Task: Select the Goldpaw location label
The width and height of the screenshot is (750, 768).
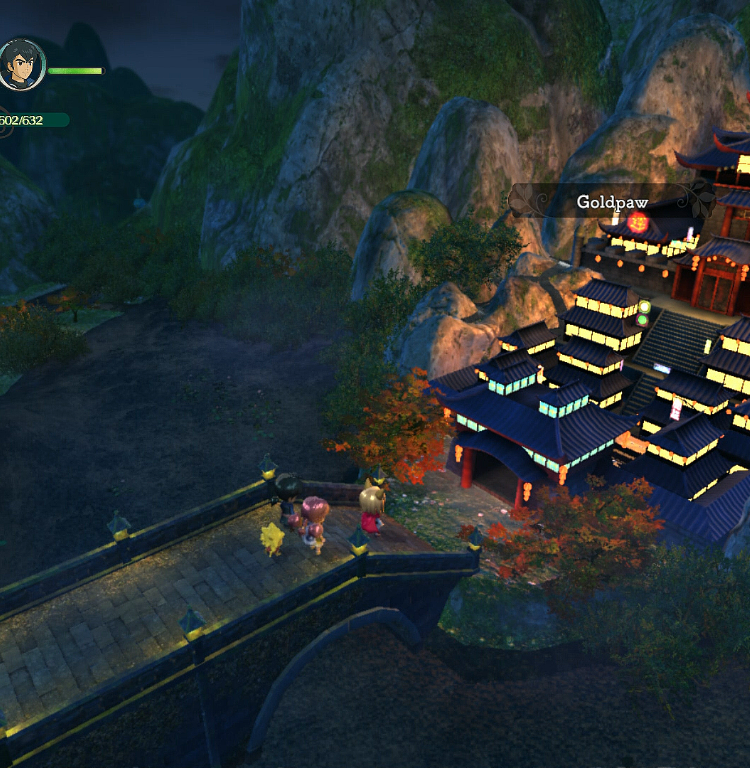Action: [x=612, y=202]
